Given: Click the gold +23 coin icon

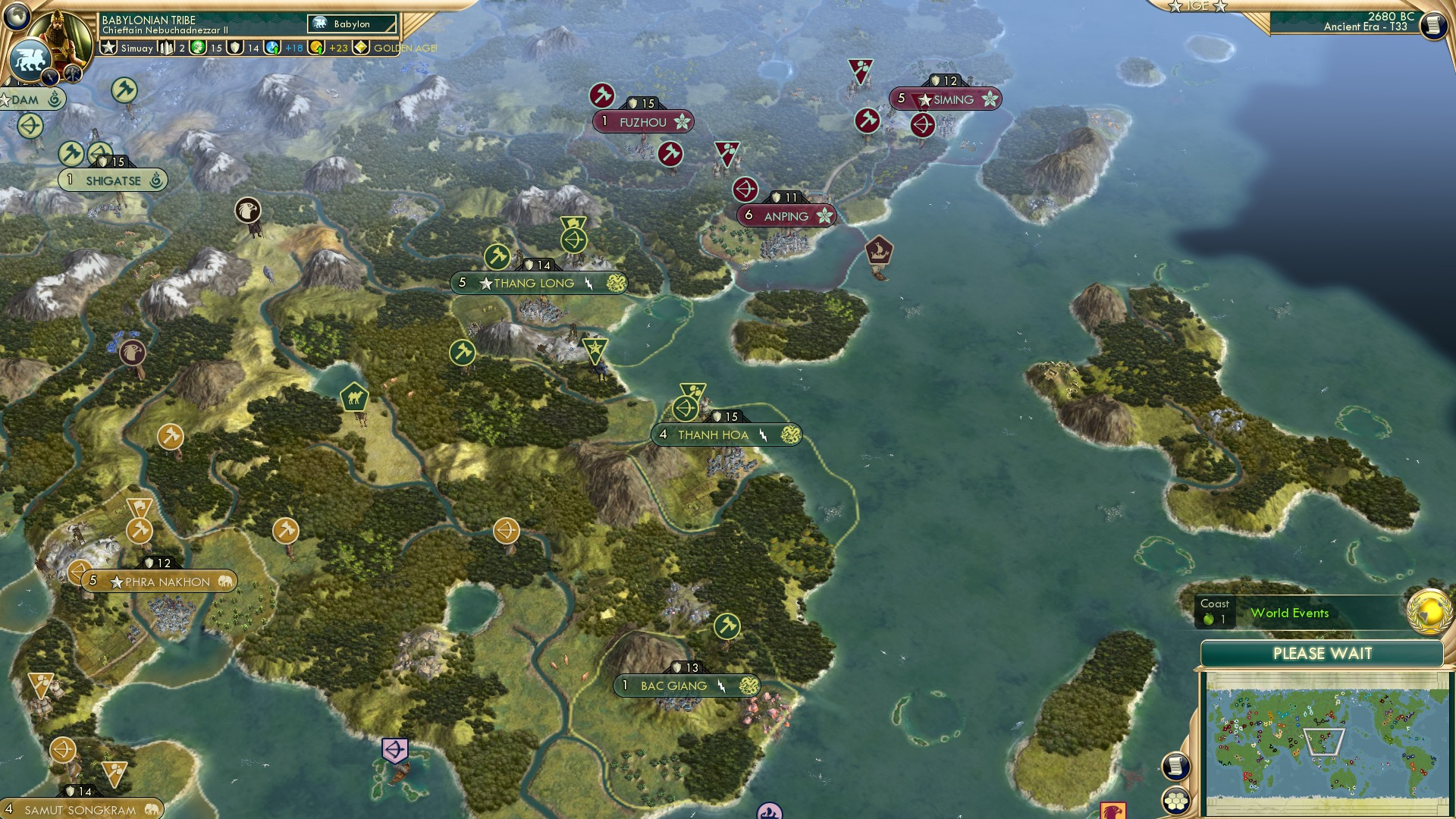Looking at the screenshot, I should tap(318, 47).
